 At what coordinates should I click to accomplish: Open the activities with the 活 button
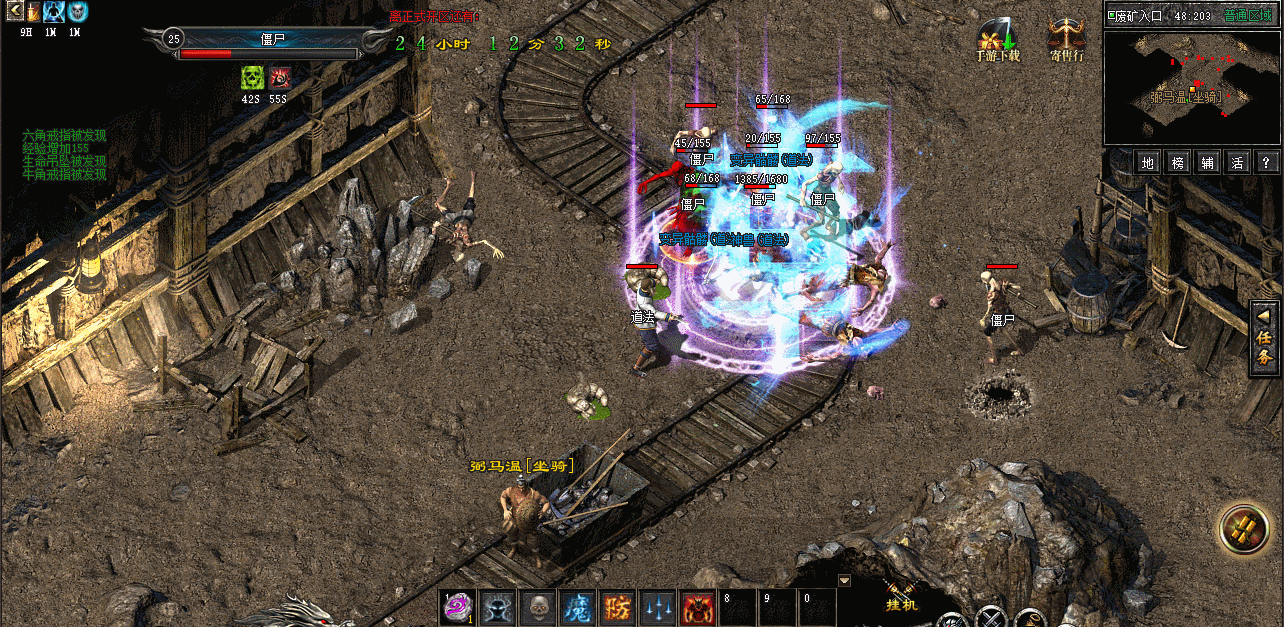point(1237,162)
